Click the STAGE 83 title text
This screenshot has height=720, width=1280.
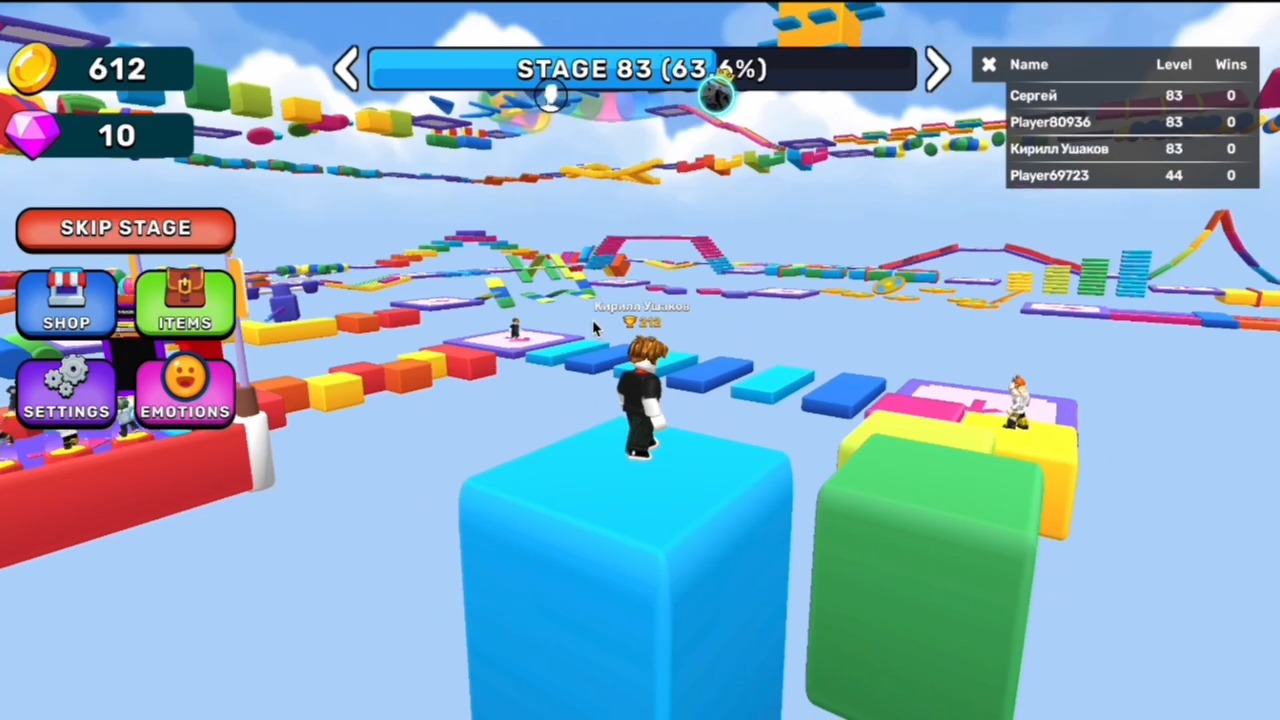640,68
